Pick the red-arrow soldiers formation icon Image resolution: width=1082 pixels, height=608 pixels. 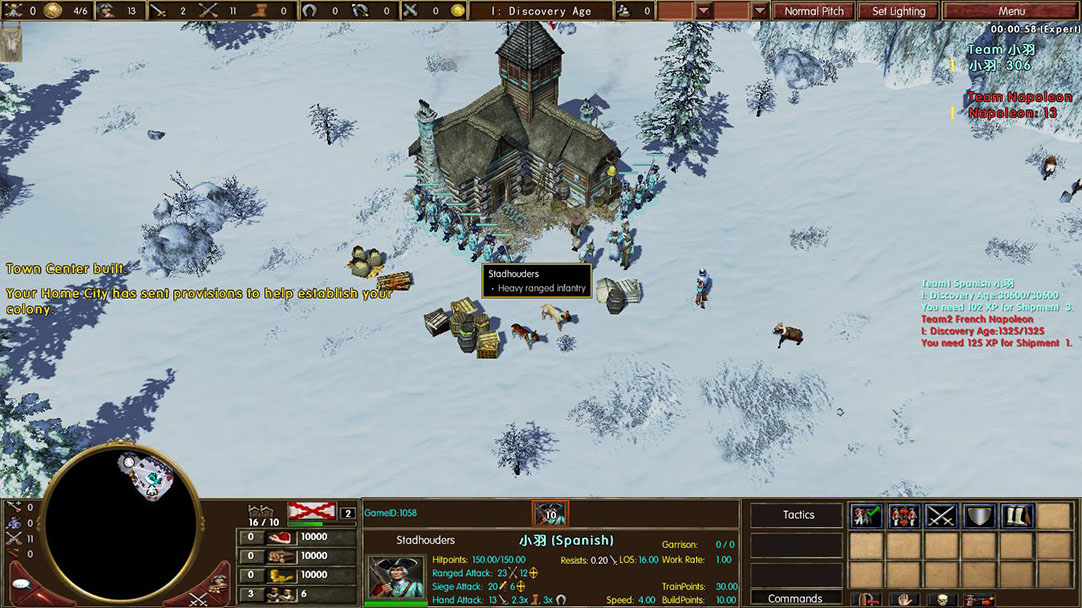(x=903, y=516)
